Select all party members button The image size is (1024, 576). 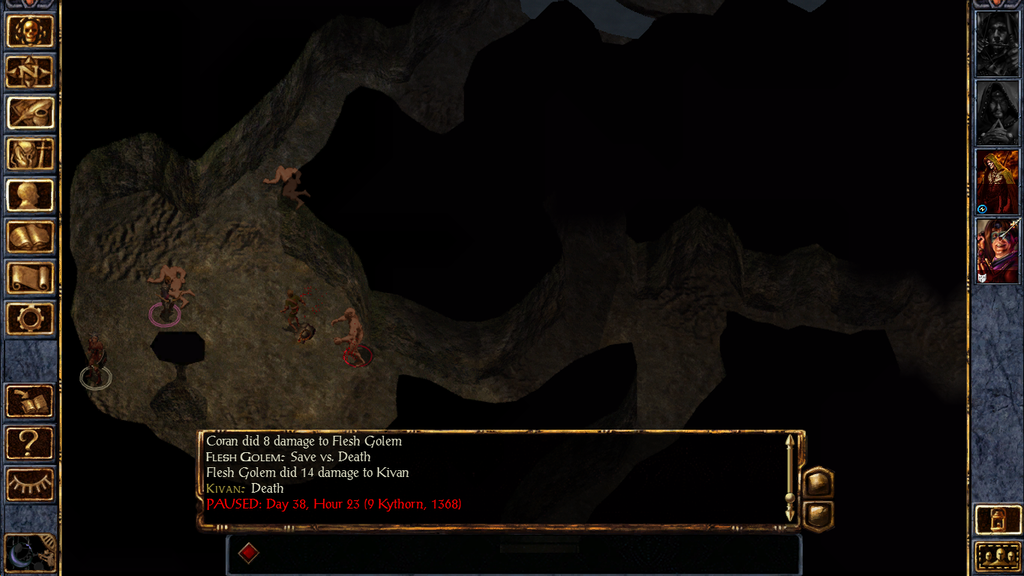[997, 557]
